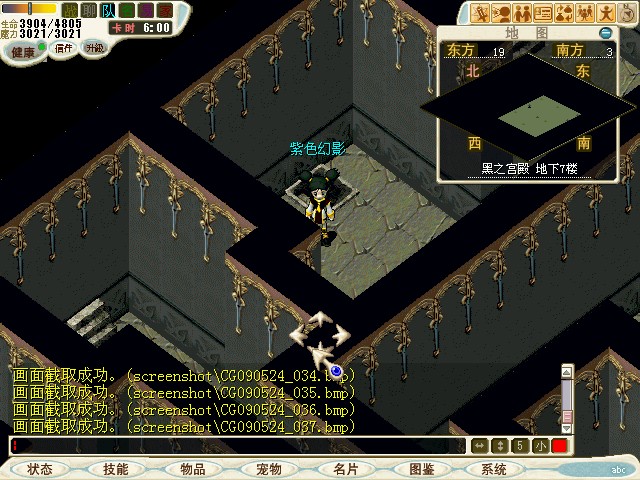Image resolution: width=640 pixels, height=480 pixels.
Task: Open the 系统 system menu
Action: (494, 469)
